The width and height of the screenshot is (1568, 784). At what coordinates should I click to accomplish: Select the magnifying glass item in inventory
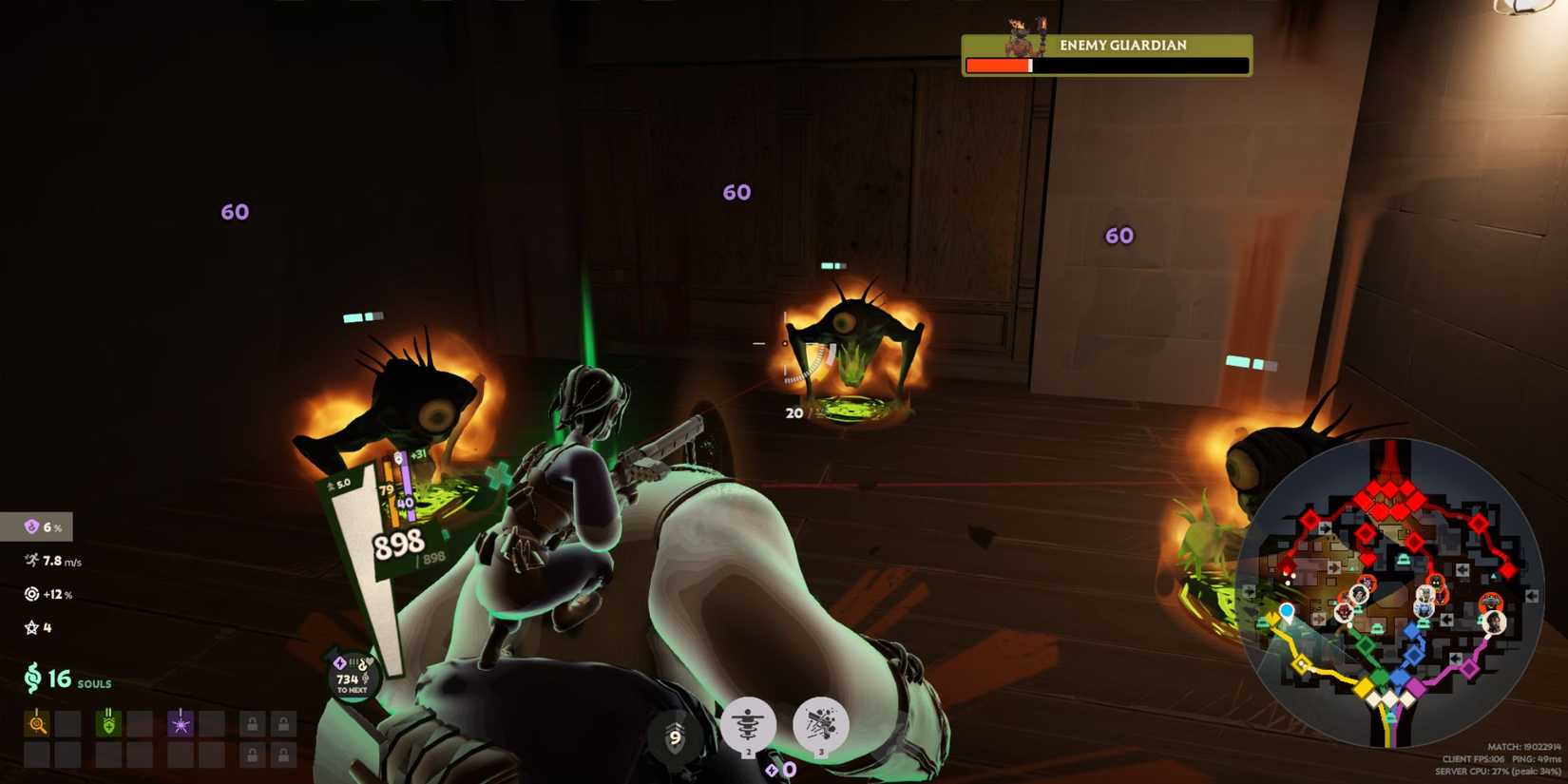(x=35, y=722)
